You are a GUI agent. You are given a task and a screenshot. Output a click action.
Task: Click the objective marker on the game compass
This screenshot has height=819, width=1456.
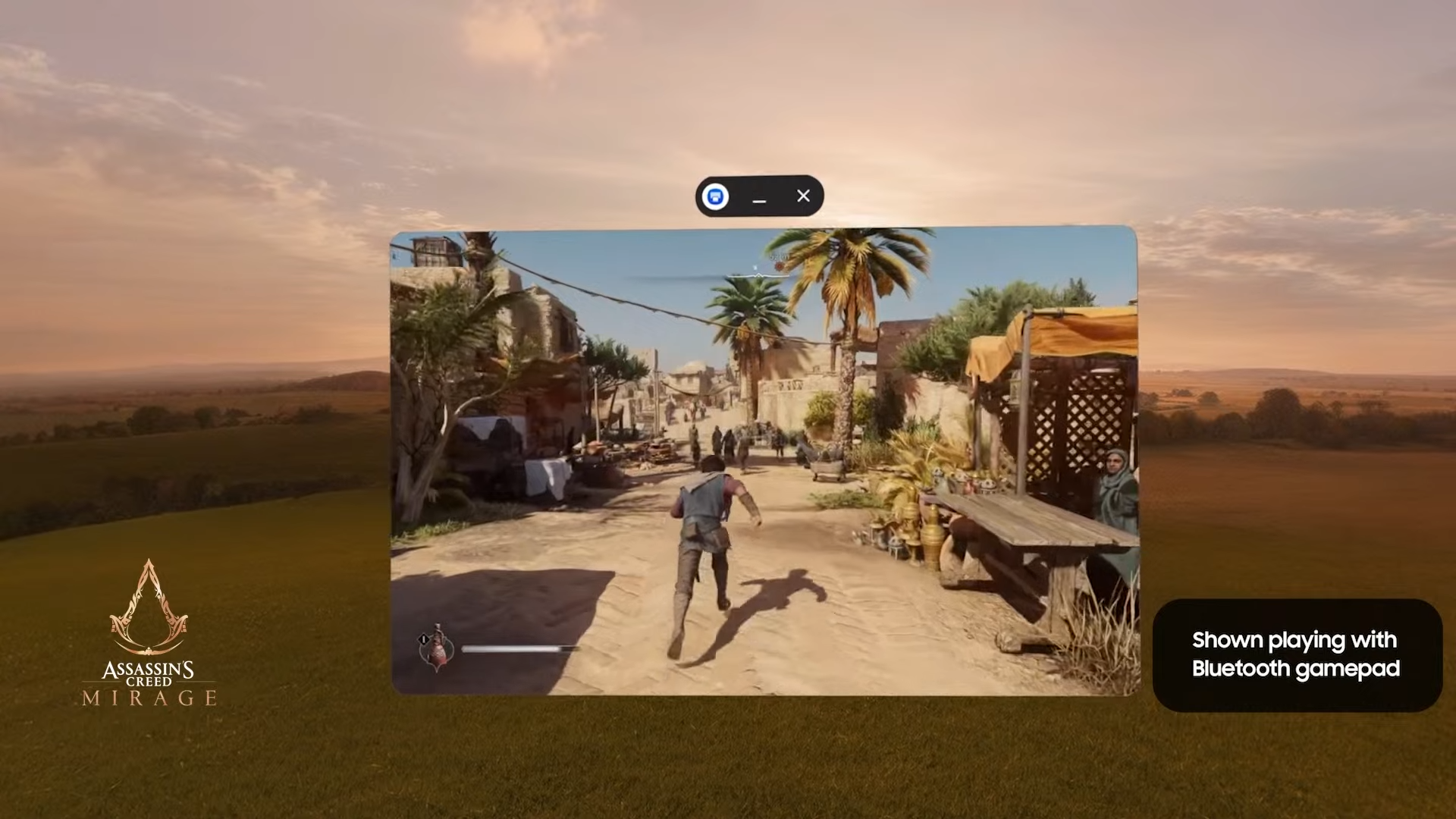pyautogui.click(x=780, y=265)
